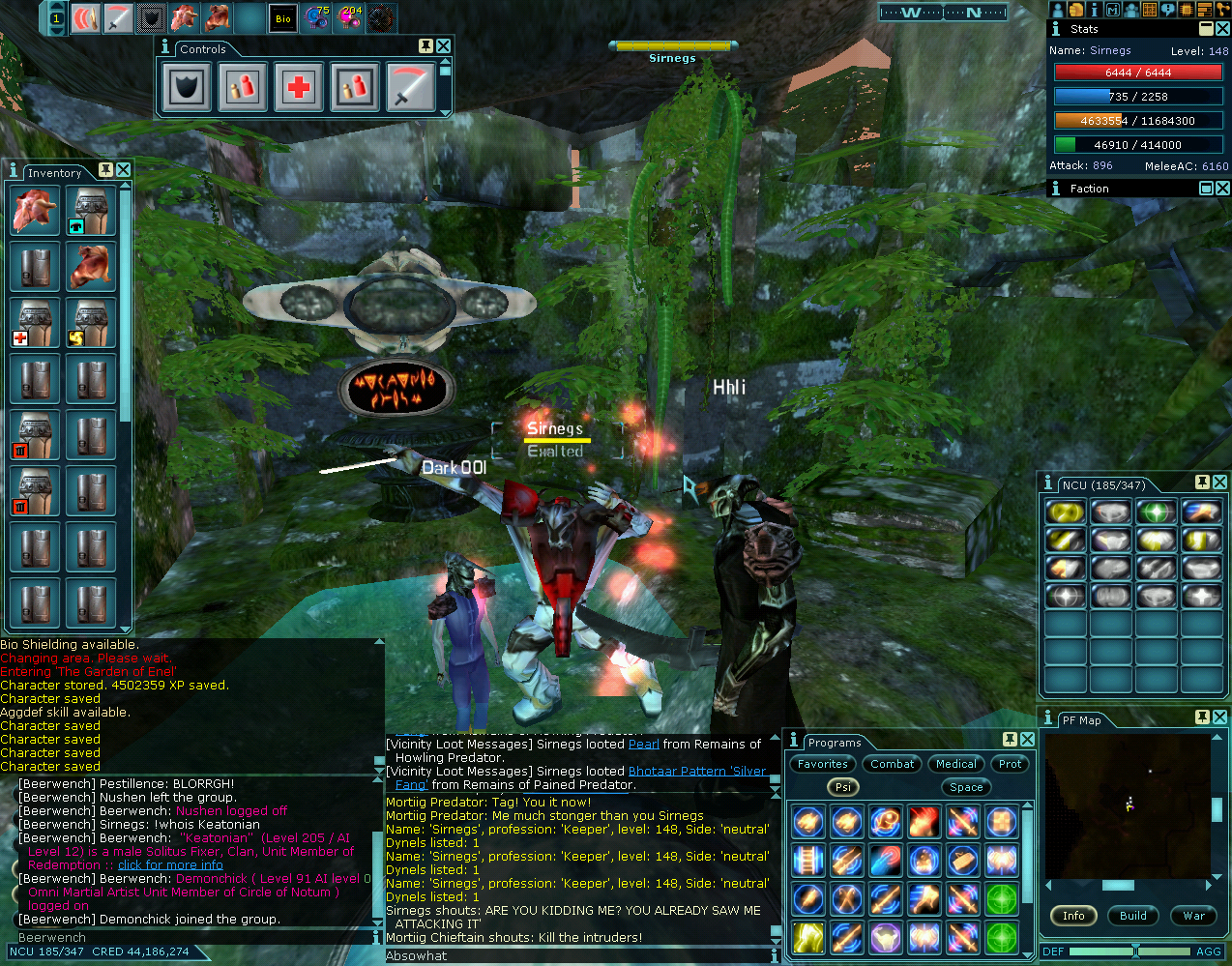The width and height of the screenshot is (1232, 966).
Task: Open the 'click for more info' chat link
Action: 170,865
